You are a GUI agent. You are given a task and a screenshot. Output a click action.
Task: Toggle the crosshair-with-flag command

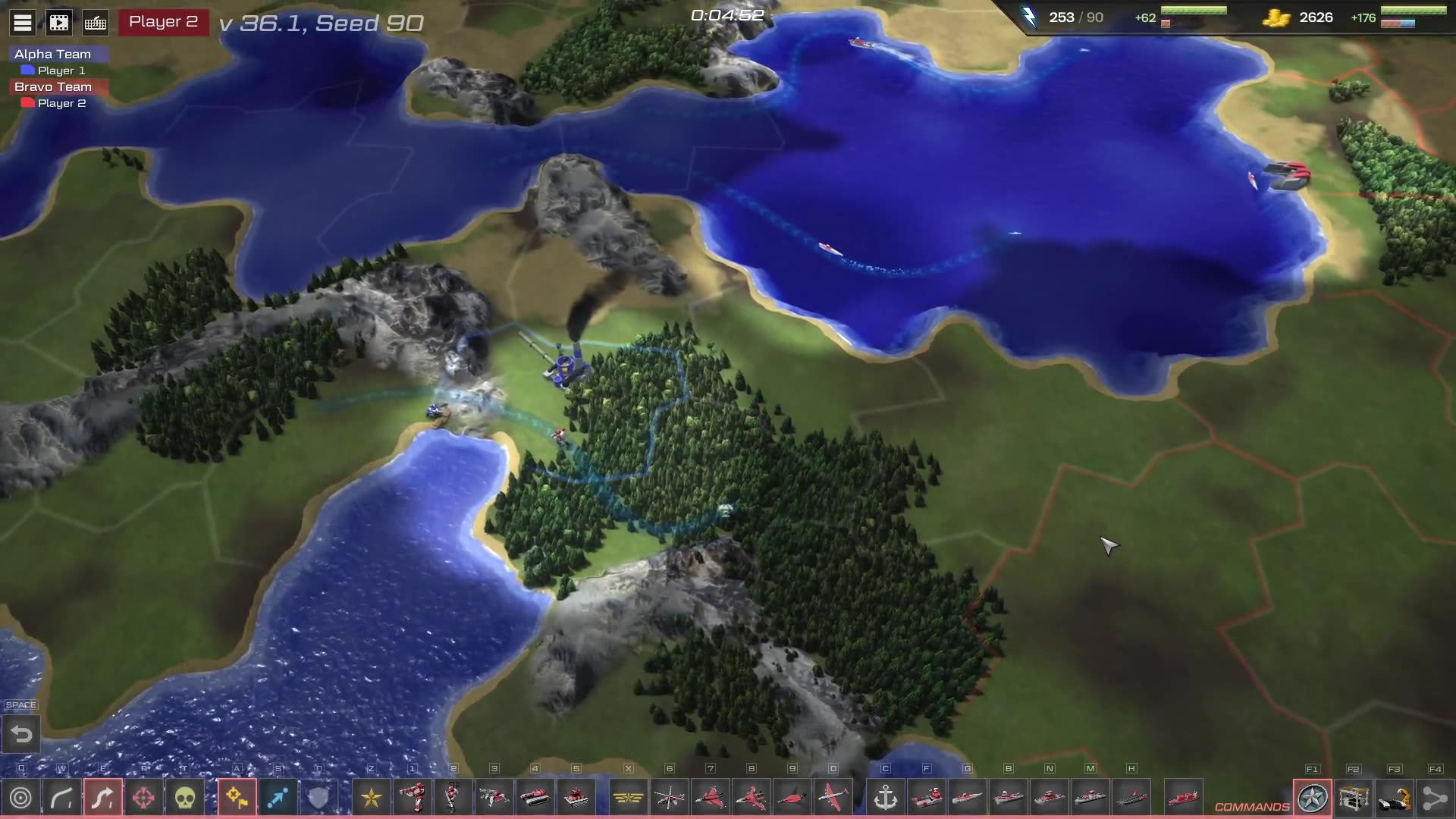point(237,798)
